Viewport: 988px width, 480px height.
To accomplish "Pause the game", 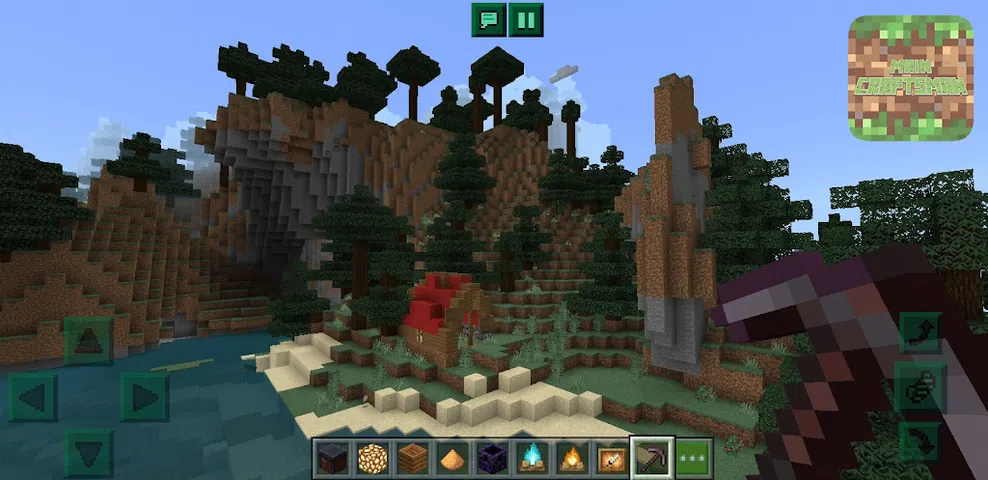I will click(526, 20).
